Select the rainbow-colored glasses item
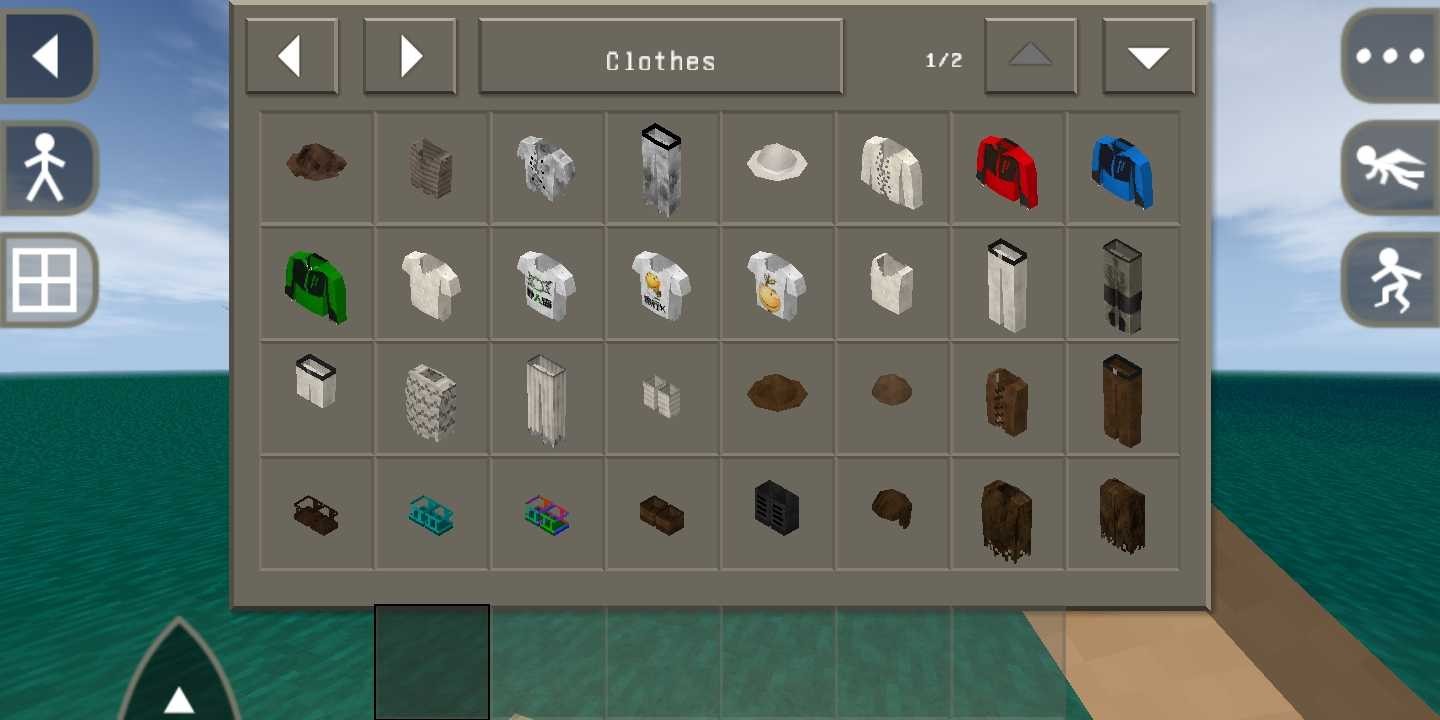 (x=546, y=514)
